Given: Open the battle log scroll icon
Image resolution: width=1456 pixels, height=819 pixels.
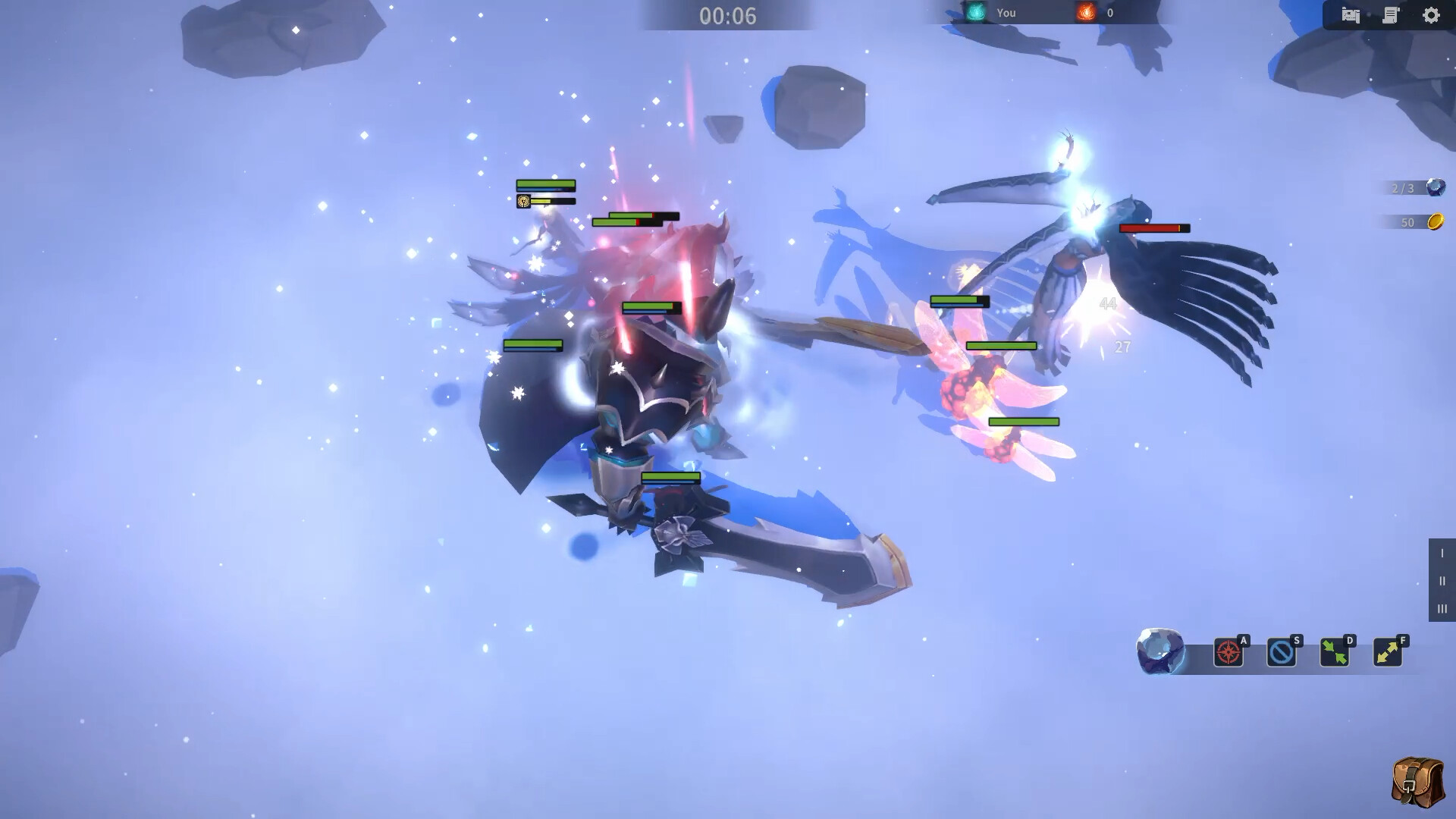Looking at the screenshot, I should tap(1391, 14).
